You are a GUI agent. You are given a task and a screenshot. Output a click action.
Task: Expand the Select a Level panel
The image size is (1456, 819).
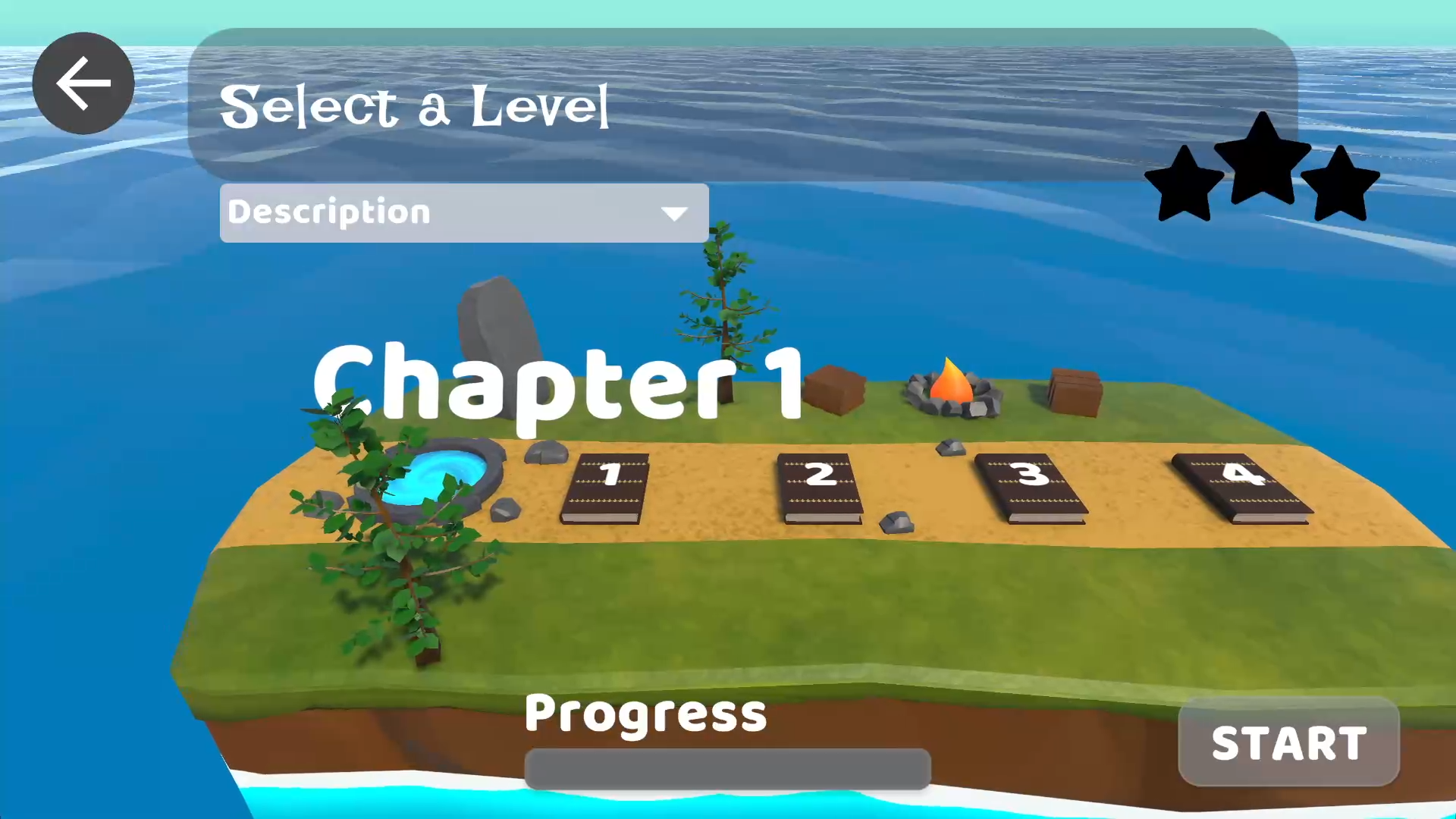[415, 105]
